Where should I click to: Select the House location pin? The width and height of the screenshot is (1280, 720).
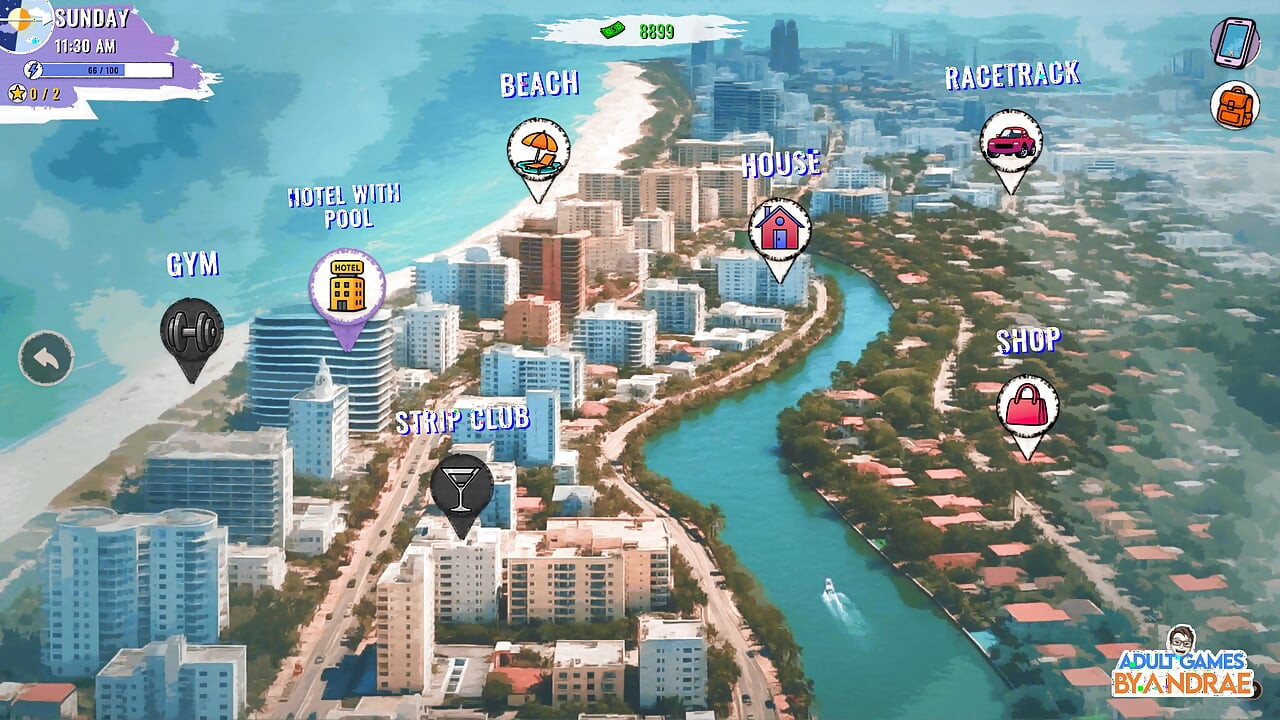tap(779, 230)
